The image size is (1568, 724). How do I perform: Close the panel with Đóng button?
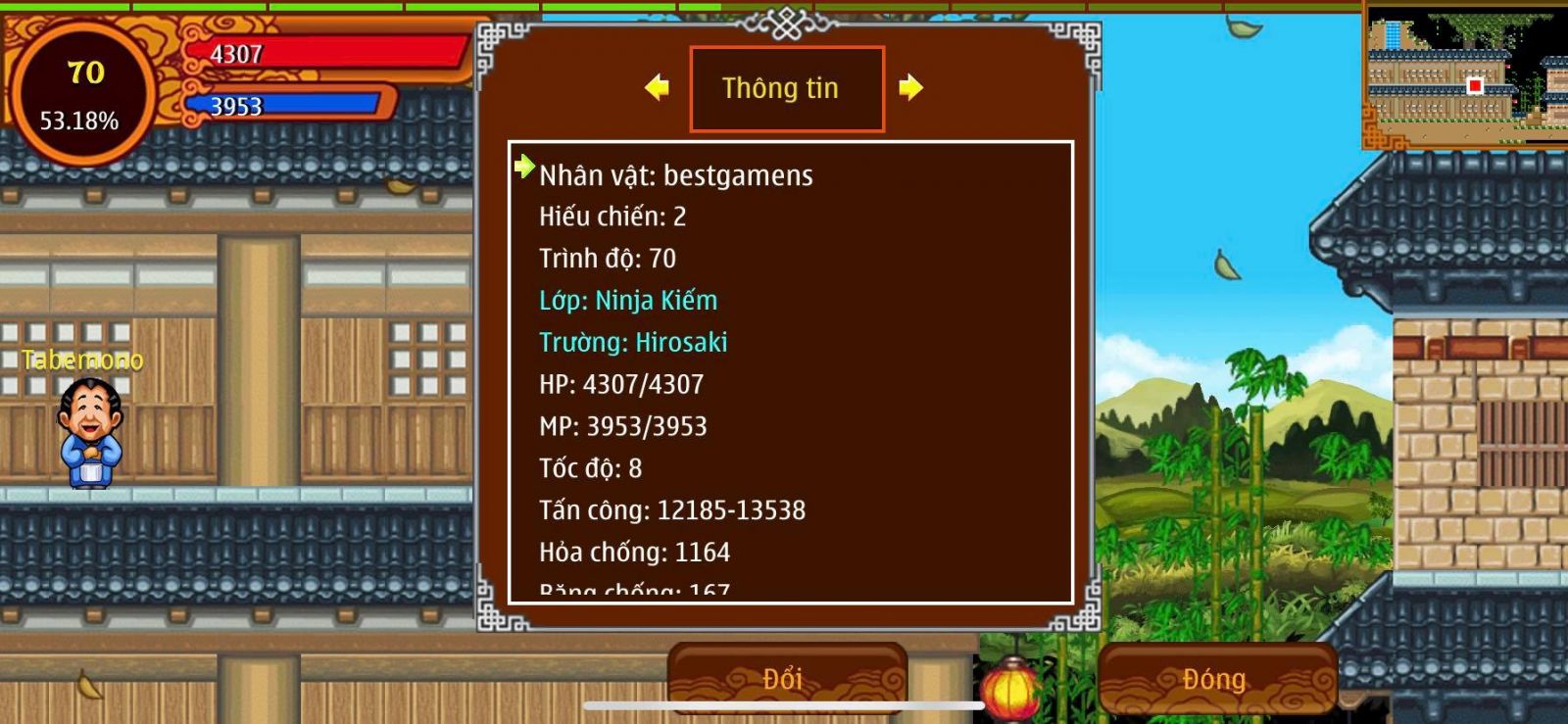tap(1215, 678)
